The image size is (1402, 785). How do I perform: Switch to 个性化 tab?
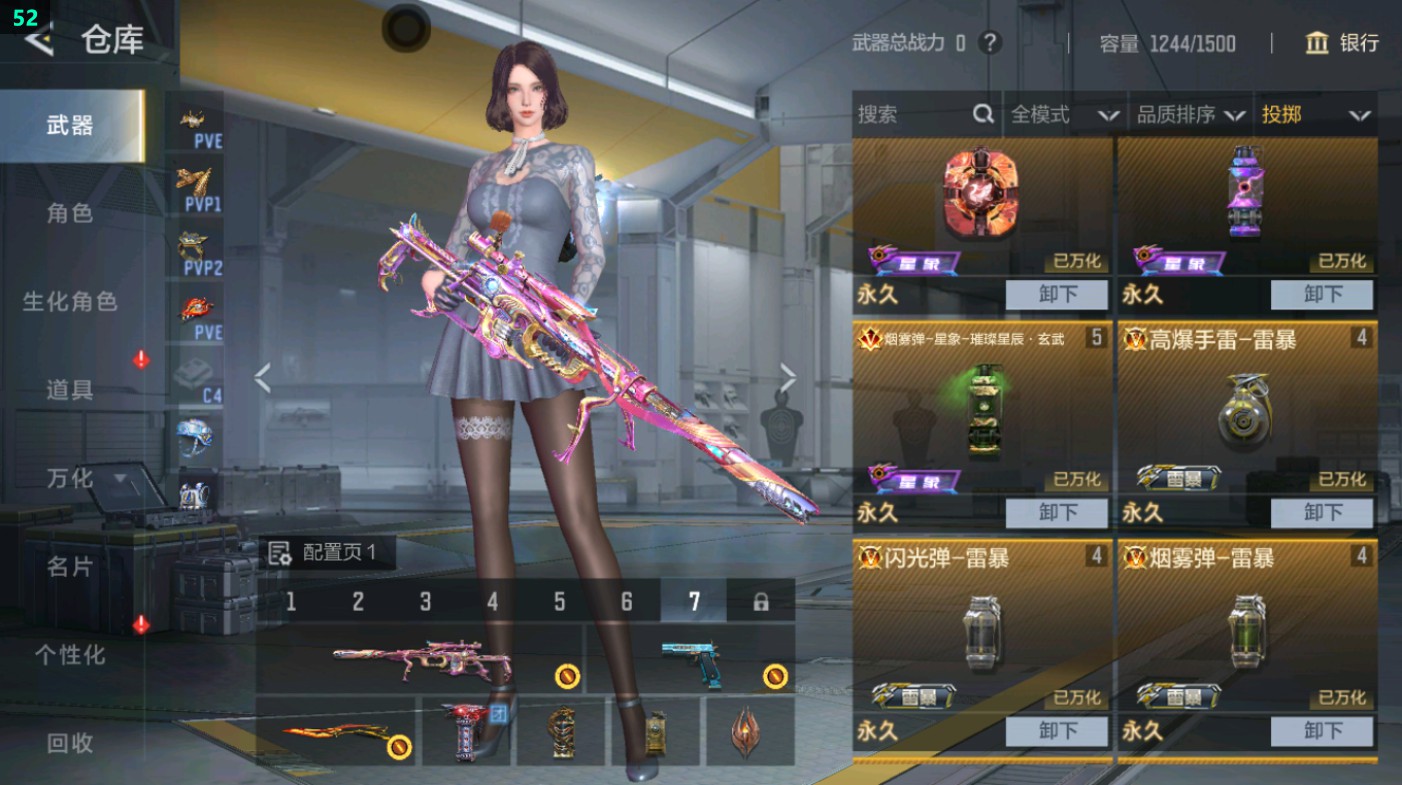[70, 655]
